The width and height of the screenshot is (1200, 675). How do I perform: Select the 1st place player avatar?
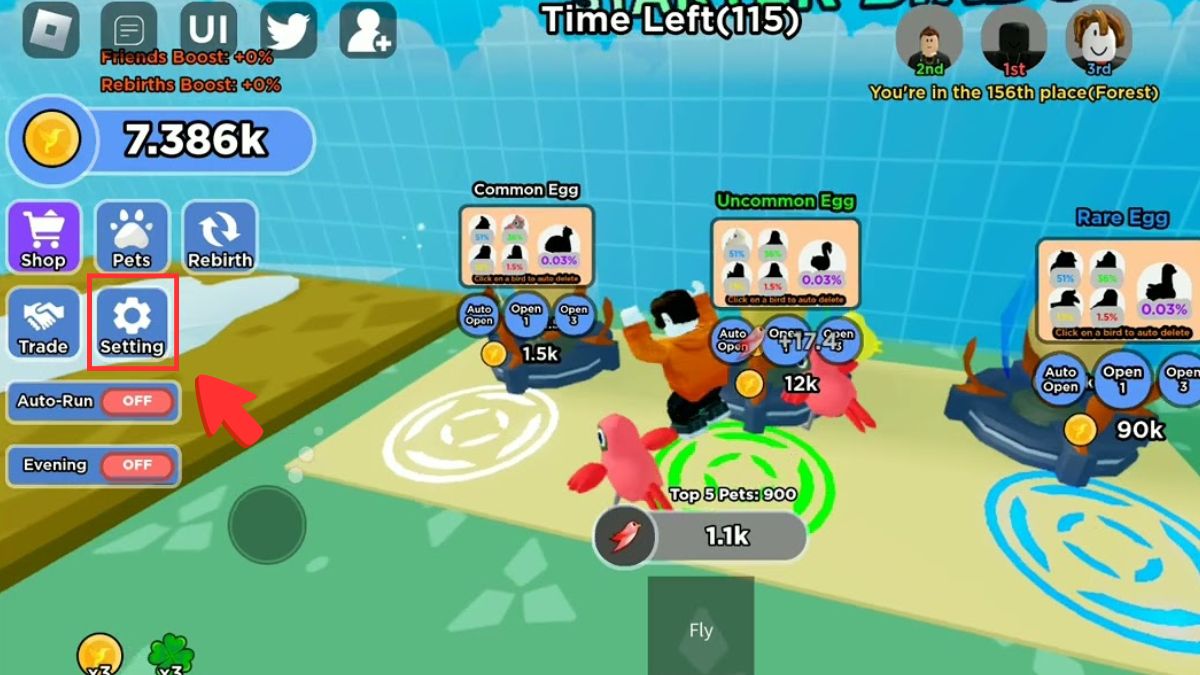pos(1014,40)
